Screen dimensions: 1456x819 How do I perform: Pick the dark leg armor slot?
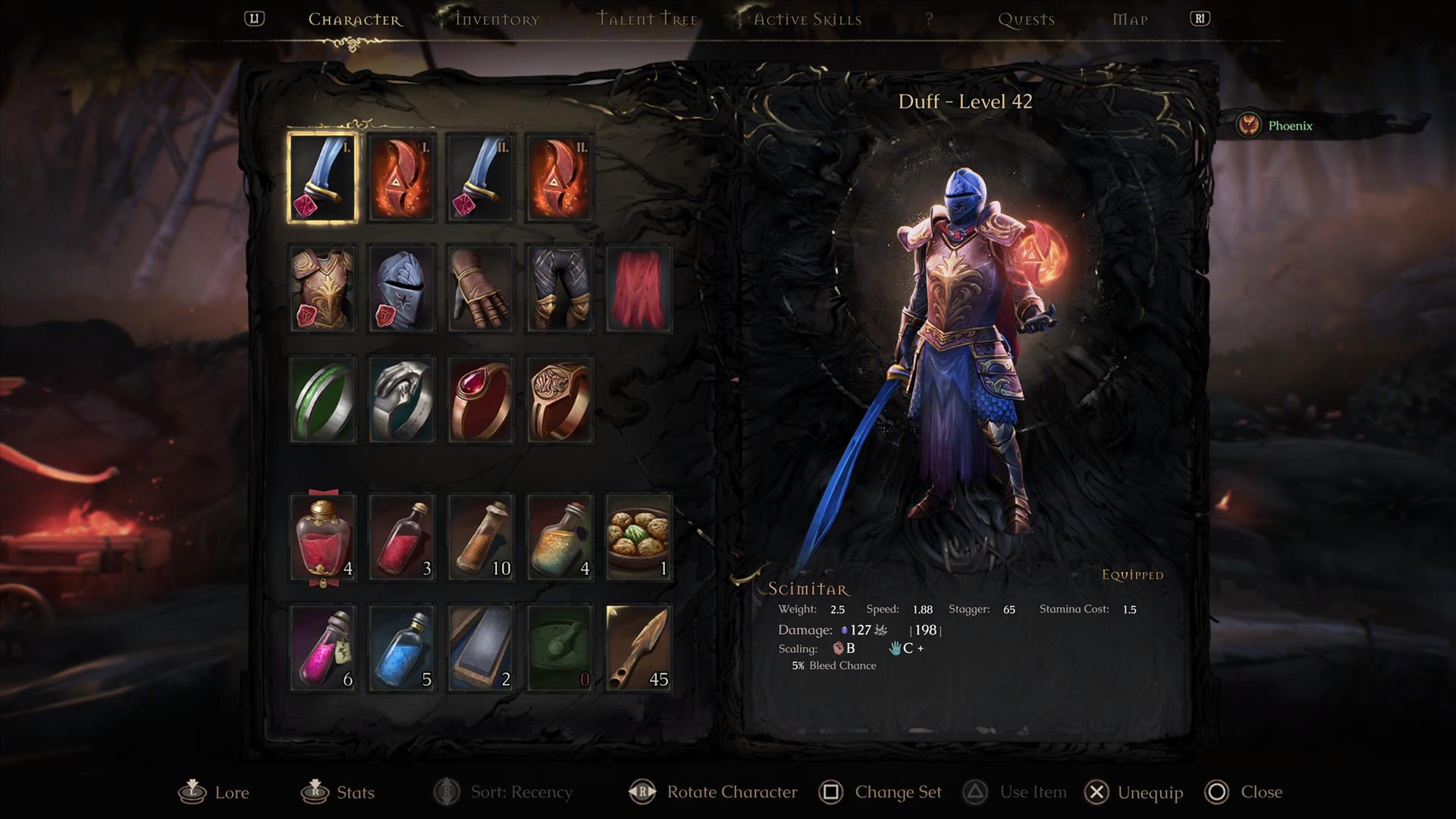point(560,289)
